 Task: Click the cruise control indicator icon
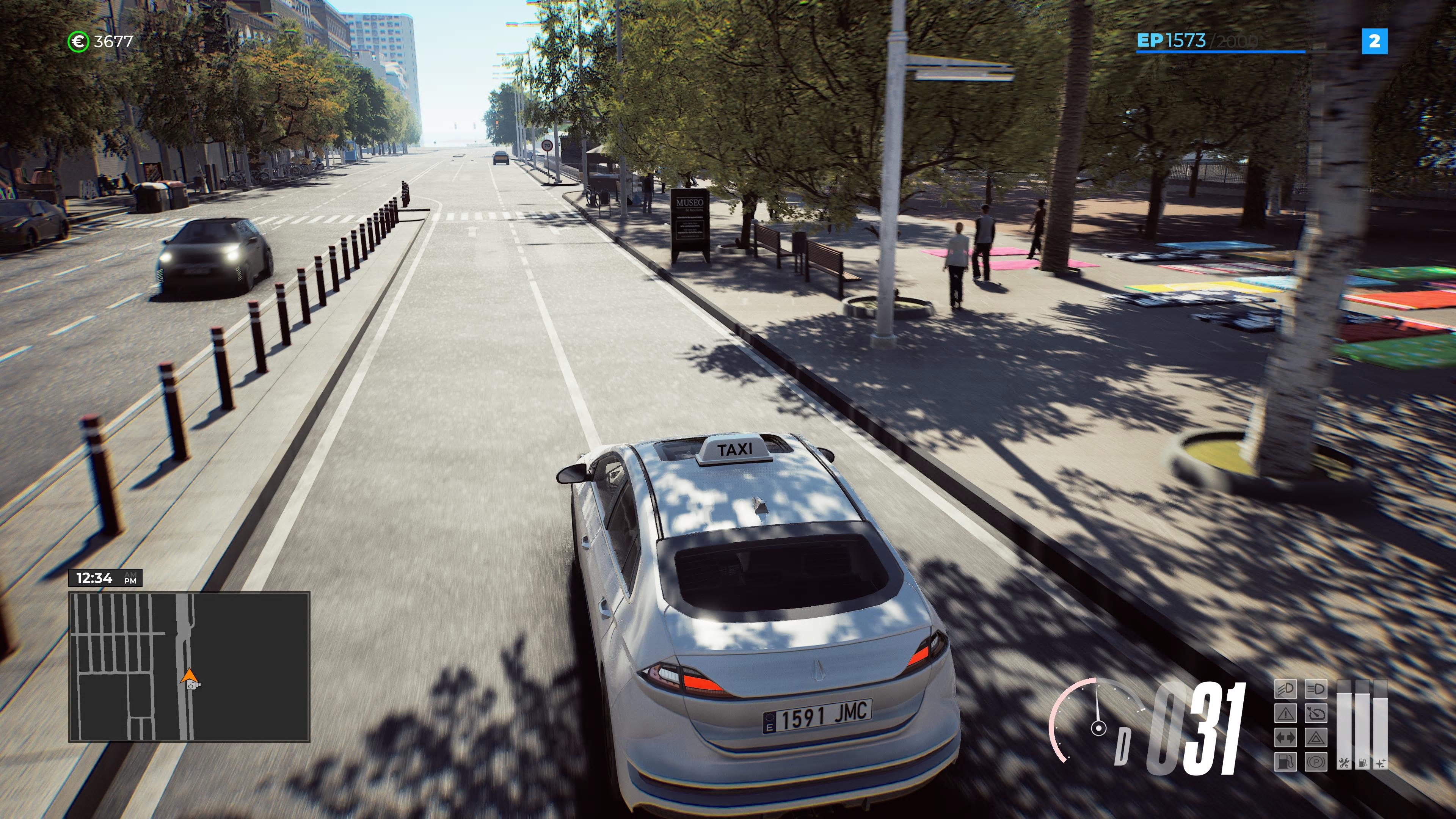tap(1316, 713)
